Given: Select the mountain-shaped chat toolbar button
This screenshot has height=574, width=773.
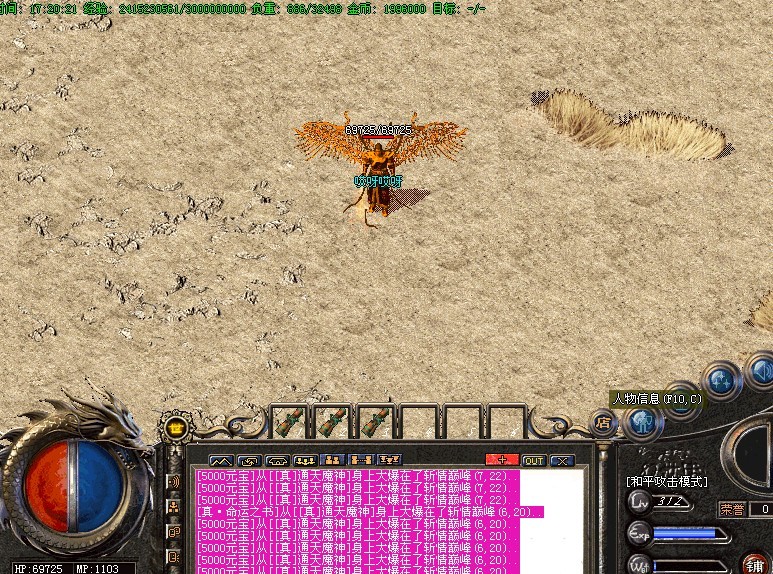Looking at the screenshot, I should (x=220, y=460).
